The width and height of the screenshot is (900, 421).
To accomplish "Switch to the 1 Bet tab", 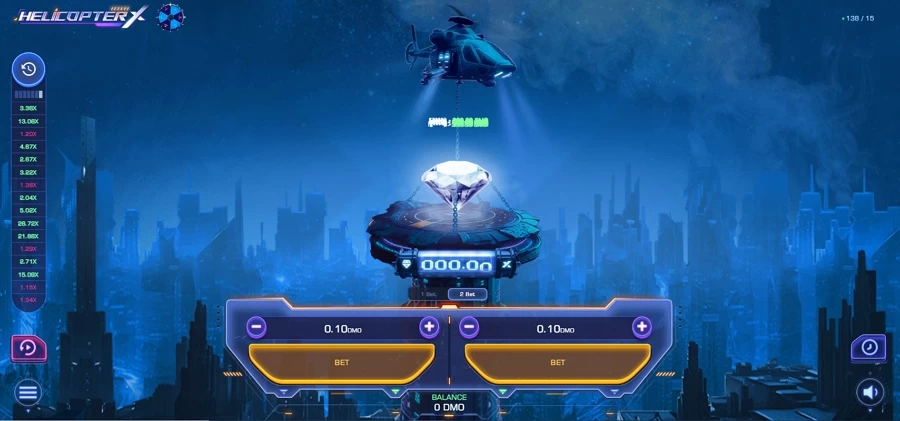I will coord(428,294).
